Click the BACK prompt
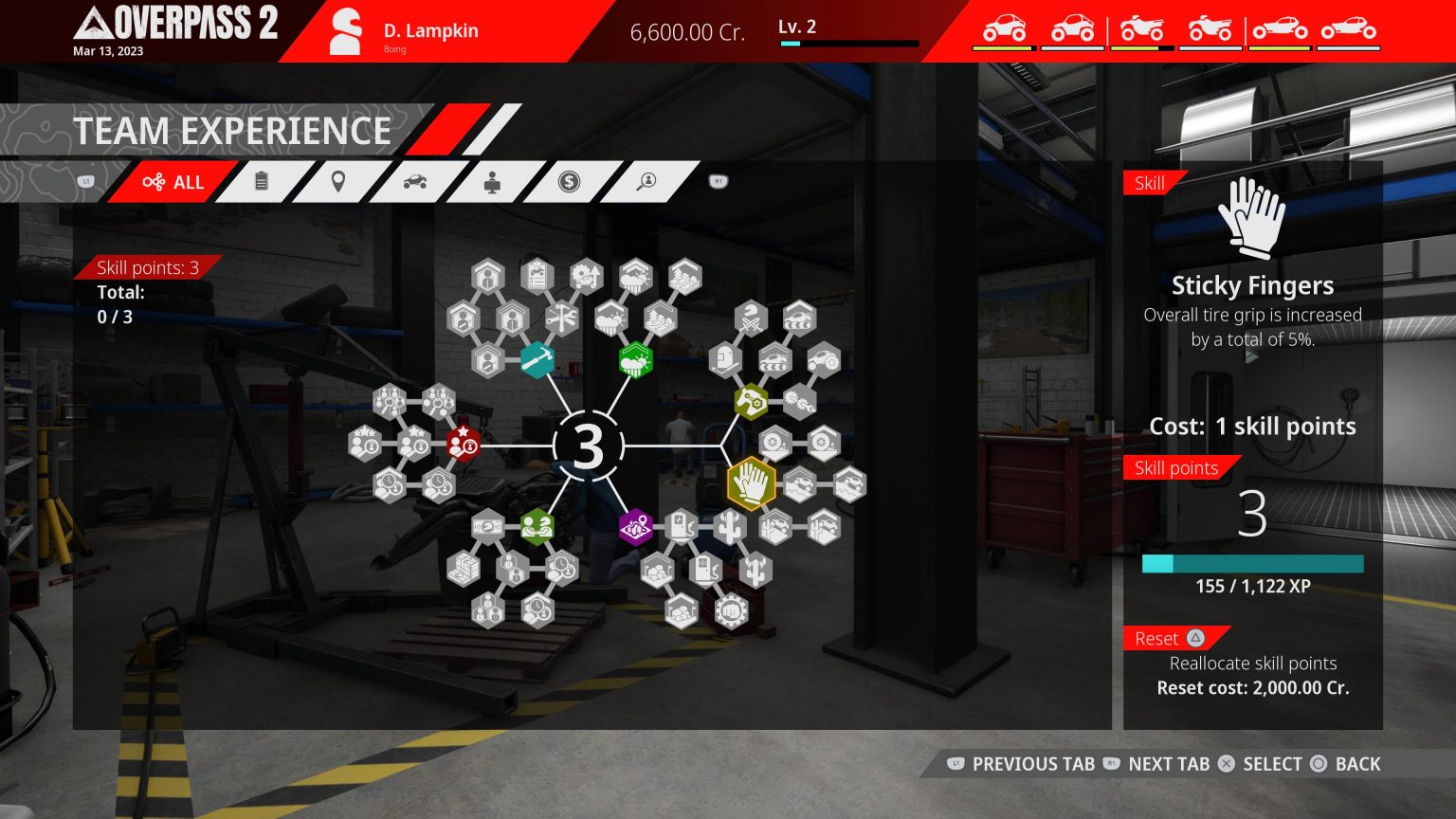The image size is (1456, 819). point(1357,764)
